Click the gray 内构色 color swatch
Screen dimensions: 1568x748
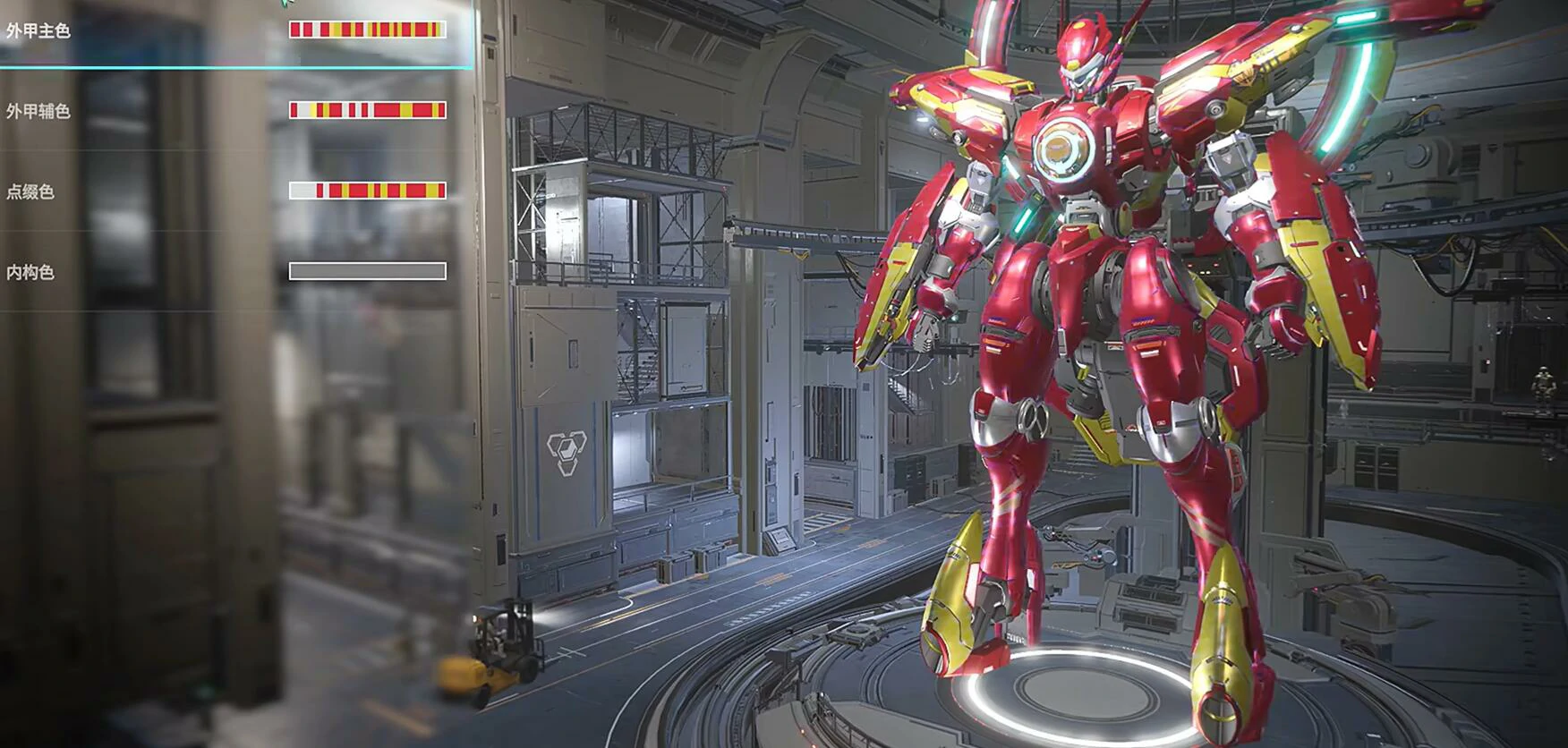[x=367, y=271]
